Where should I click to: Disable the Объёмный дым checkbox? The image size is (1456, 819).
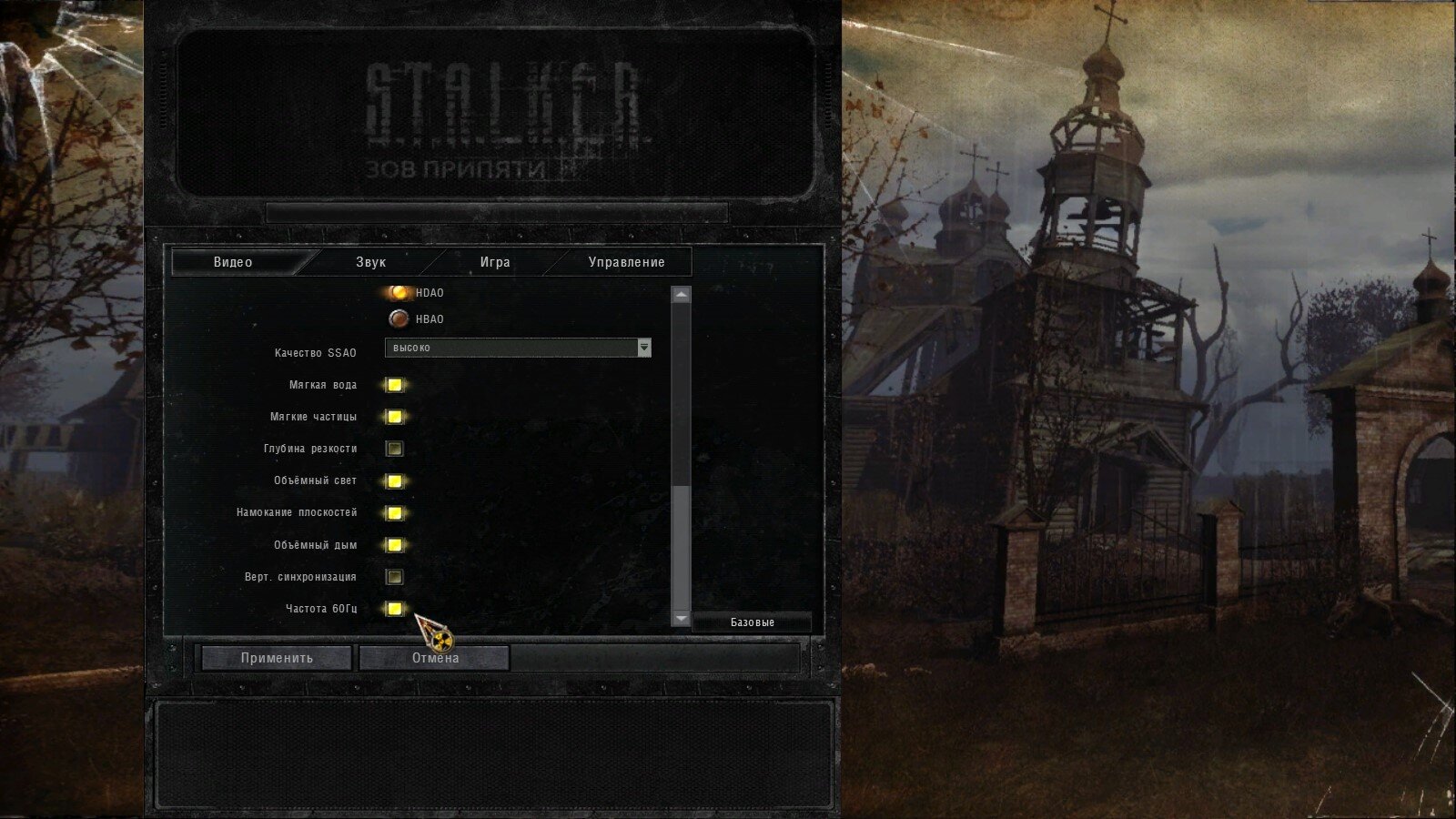point(394,544)
